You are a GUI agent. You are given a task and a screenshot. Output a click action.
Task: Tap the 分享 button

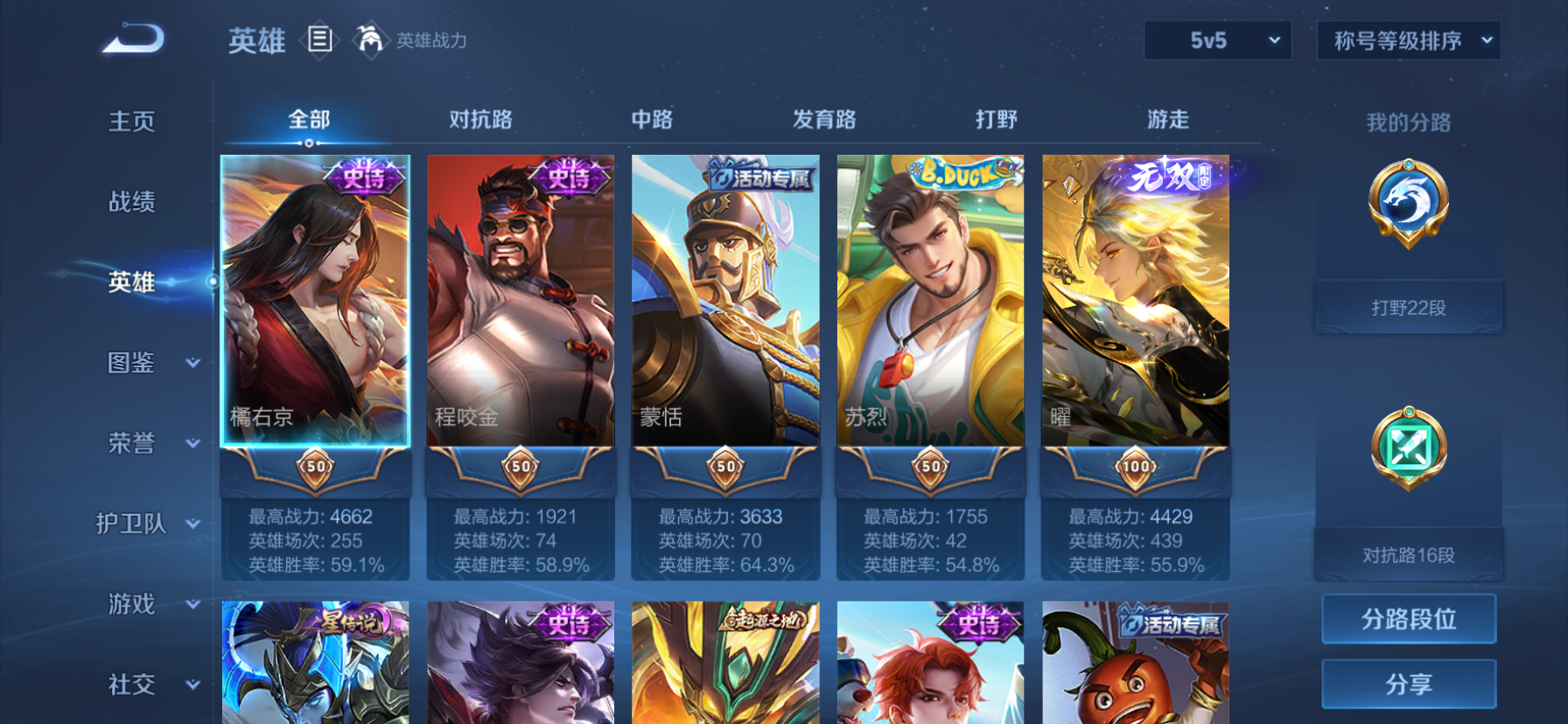[x=1408, y=683]
